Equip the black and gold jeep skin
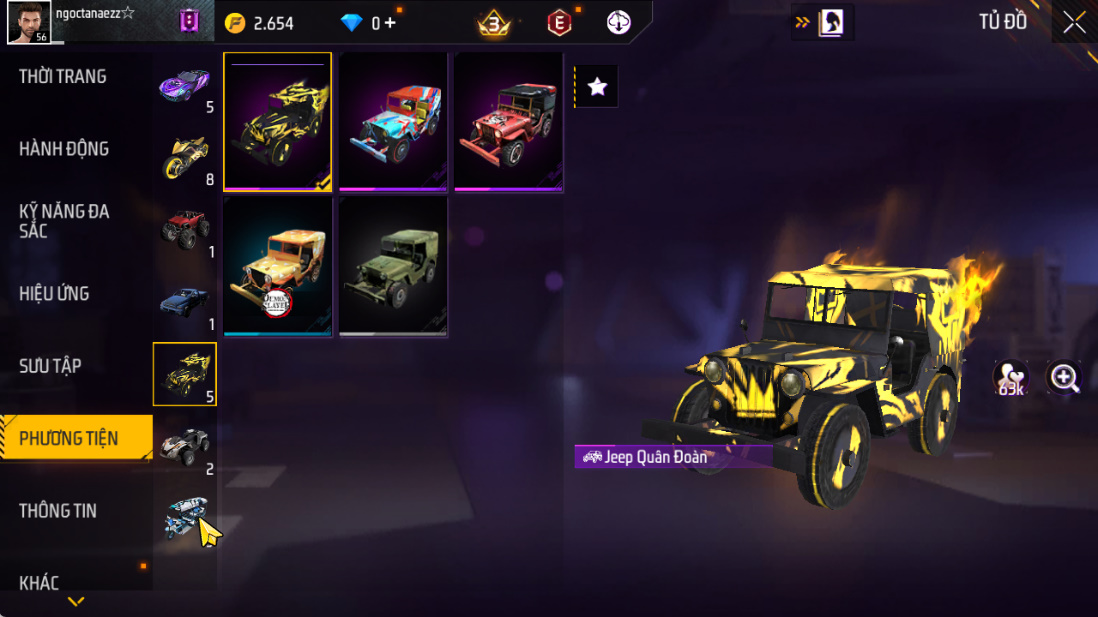The image size is (1098, 617). coord(277,121)
